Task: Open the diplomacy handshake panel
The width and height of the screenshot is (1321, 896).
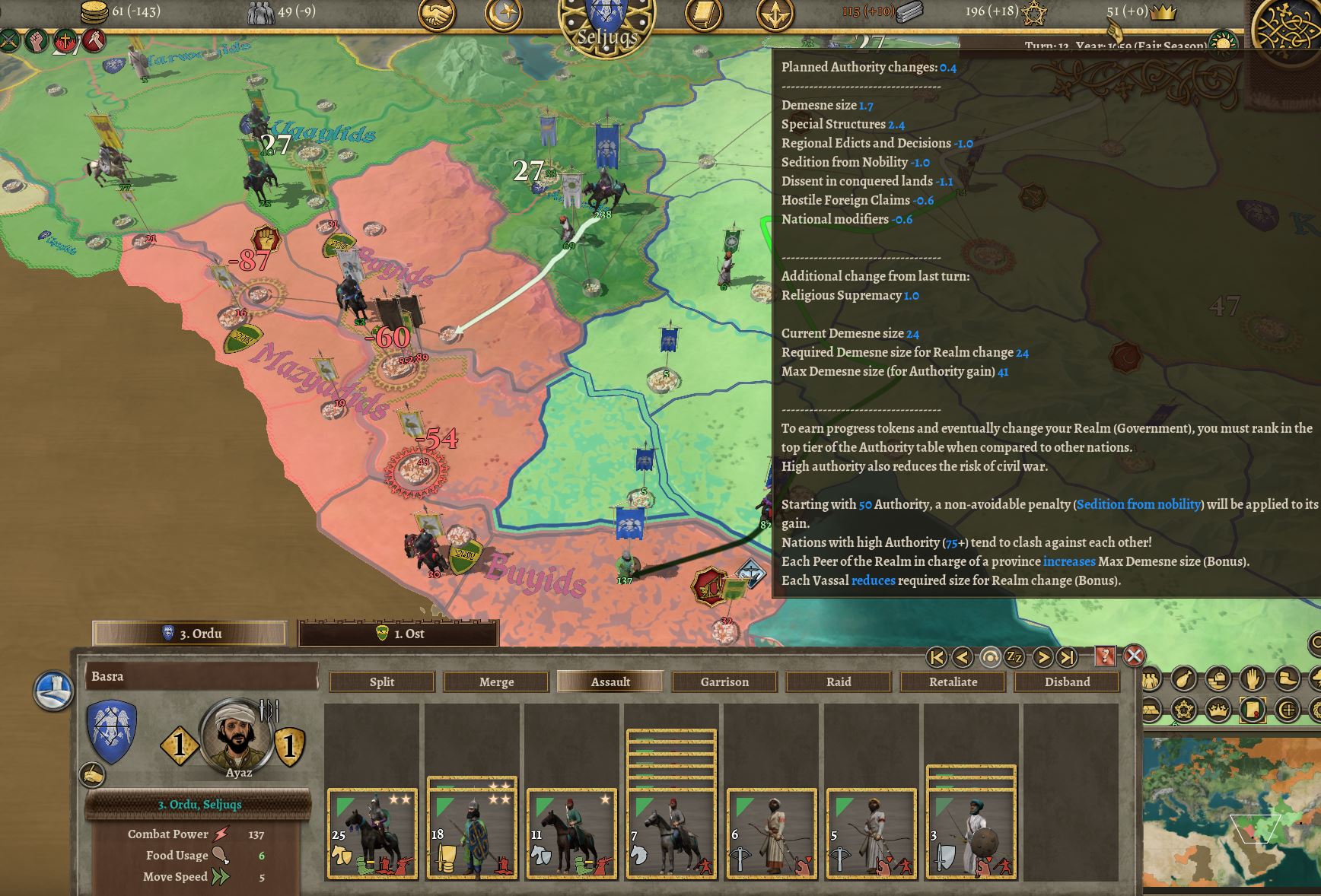Action: click(x=437, y=13)
